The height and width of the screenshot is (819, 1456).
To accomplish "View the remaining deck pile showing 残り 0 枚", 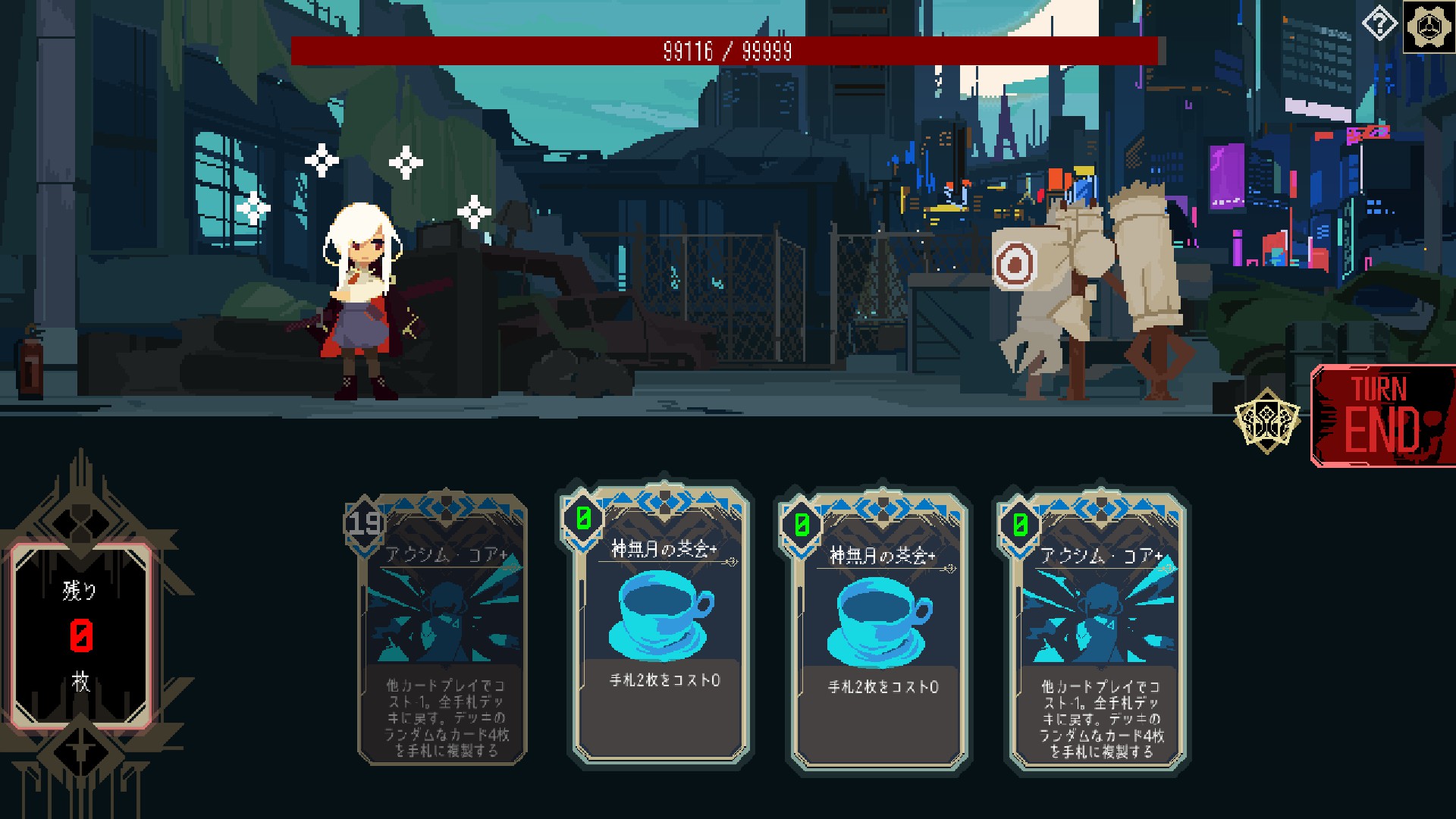I will pos(81,635).
